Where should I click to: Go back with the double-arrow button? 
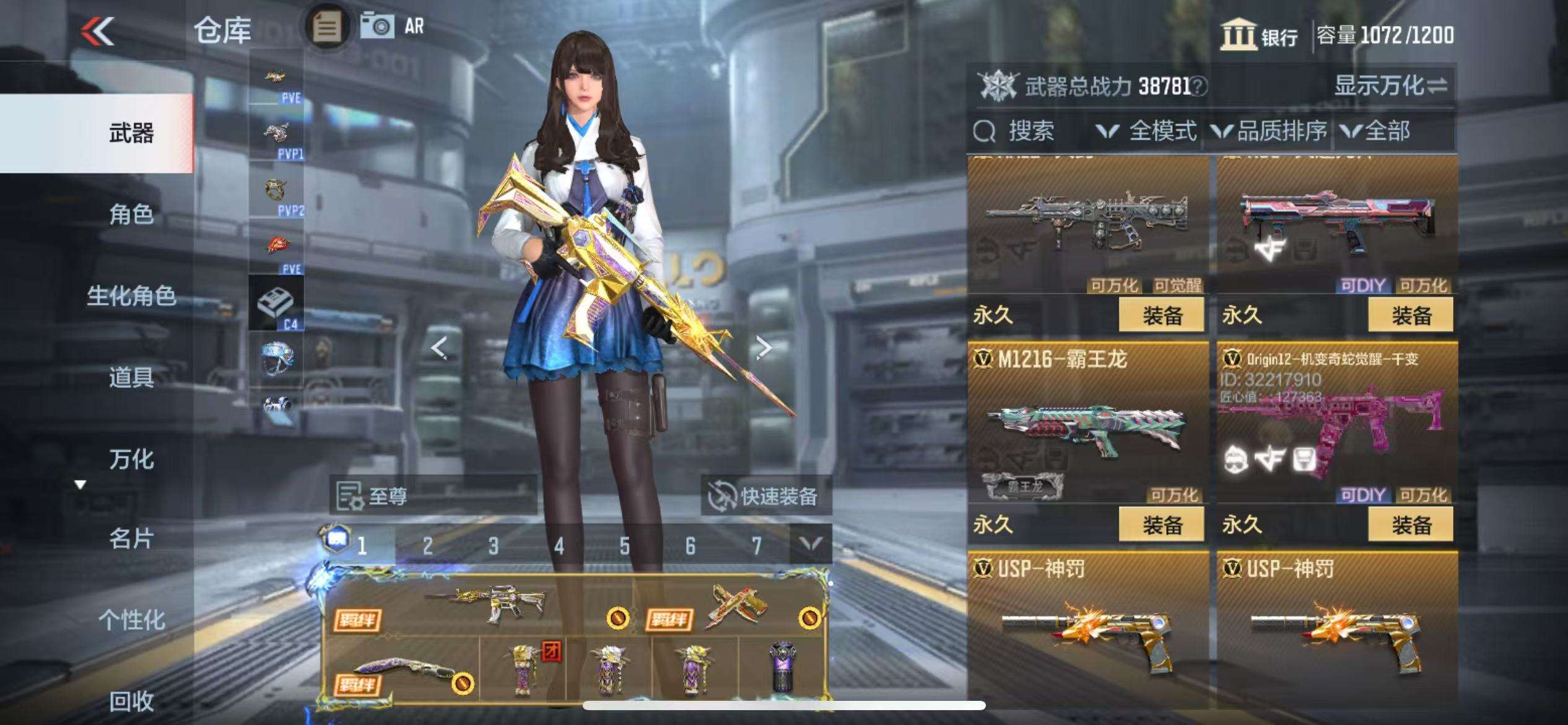pos(98,31)
